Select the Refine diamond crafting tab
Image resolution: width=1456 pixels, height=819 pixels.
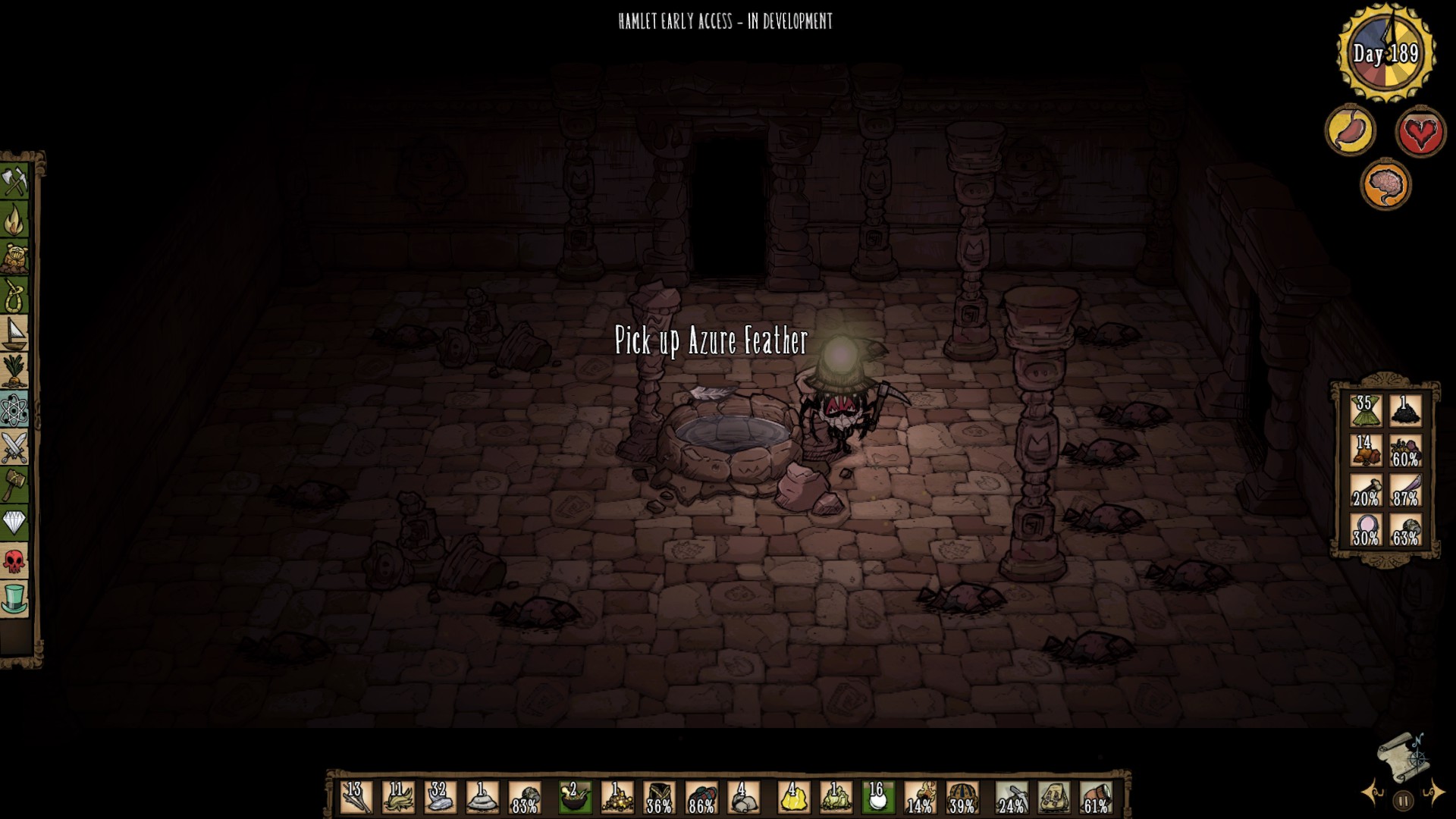point(14,523)
